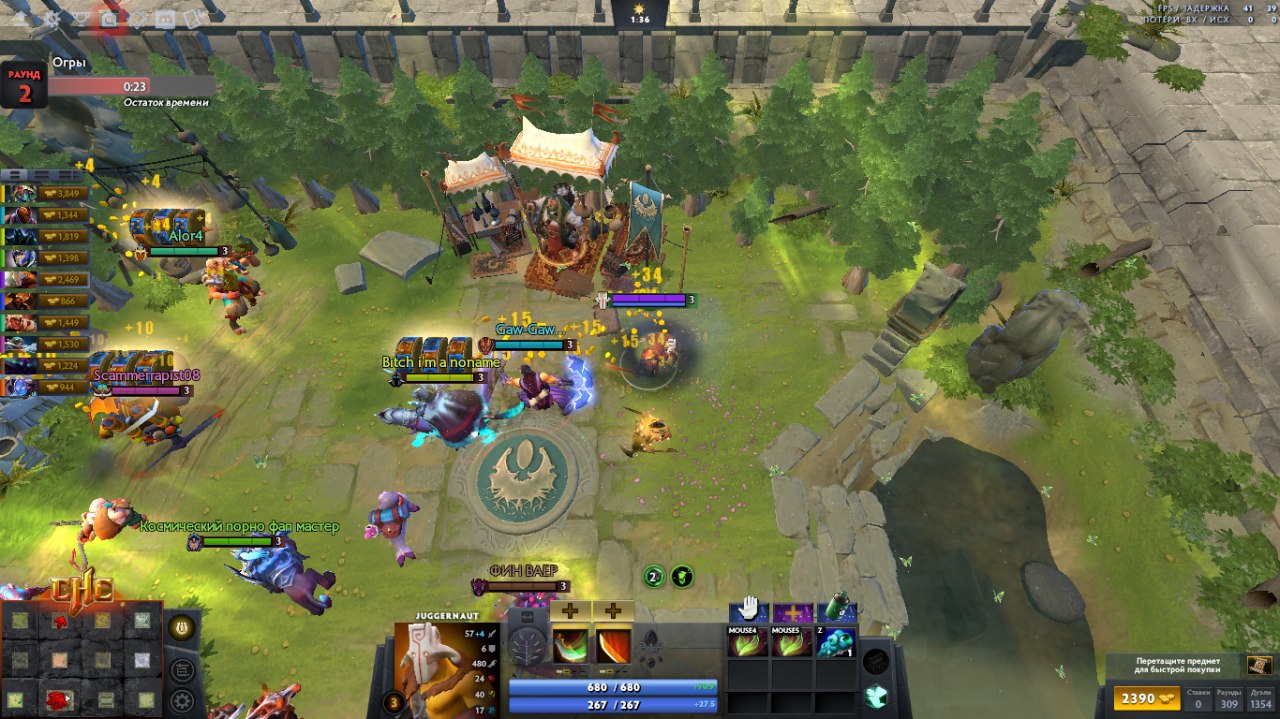Activate Juggernaut's green Blade Fury ability

[570, 645]
